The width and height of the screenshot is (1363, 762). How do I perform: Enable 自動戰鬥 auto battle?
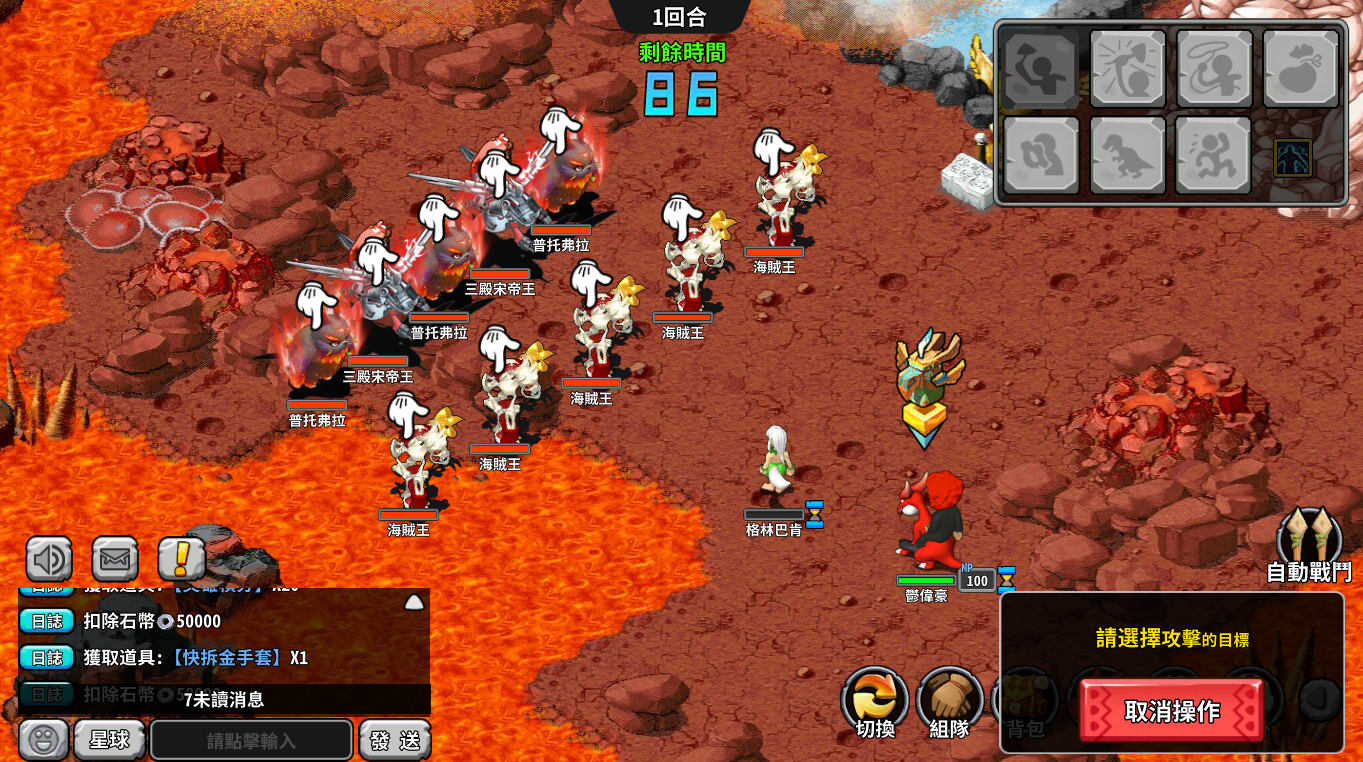pos(1309,547)
